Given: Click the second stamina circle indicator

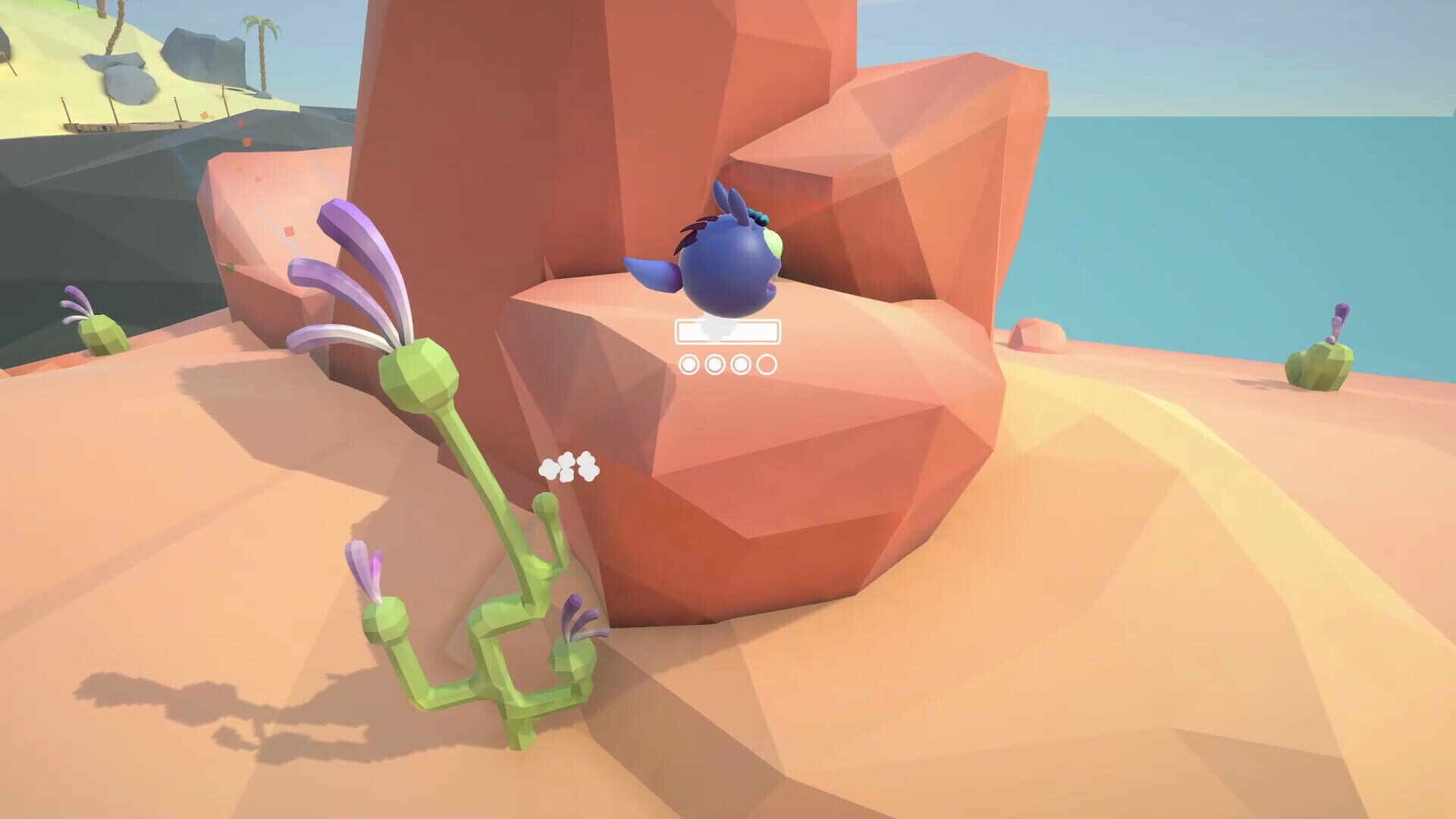Looking at the screenshot, I should [x=714, y=365].
